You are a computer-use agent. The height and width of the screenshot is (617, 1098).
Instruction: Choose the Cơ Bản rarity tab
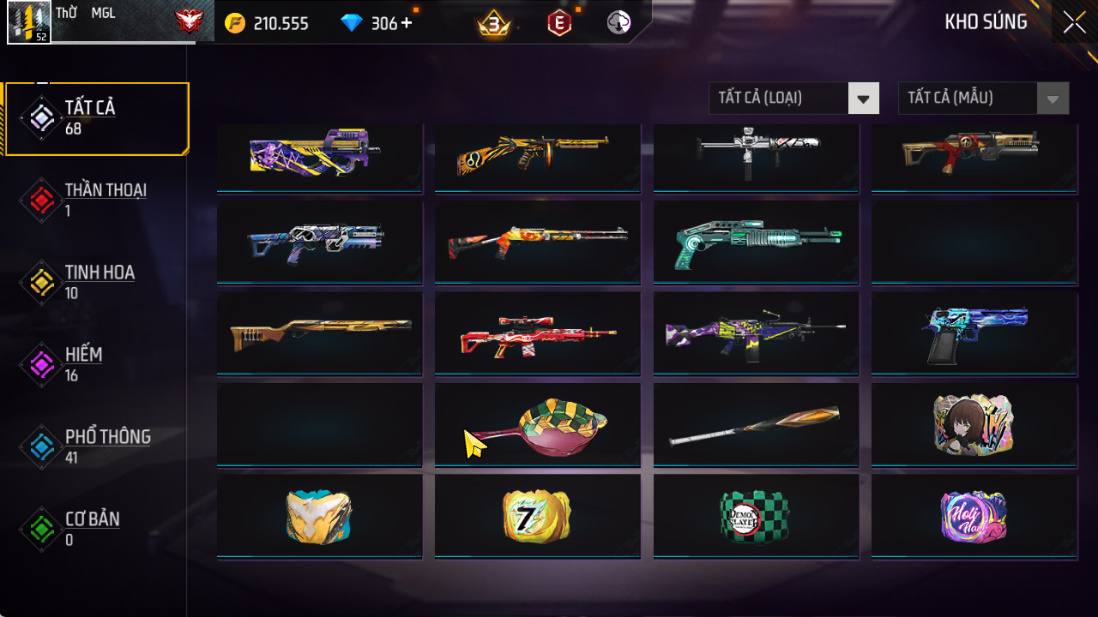point(96,529)
